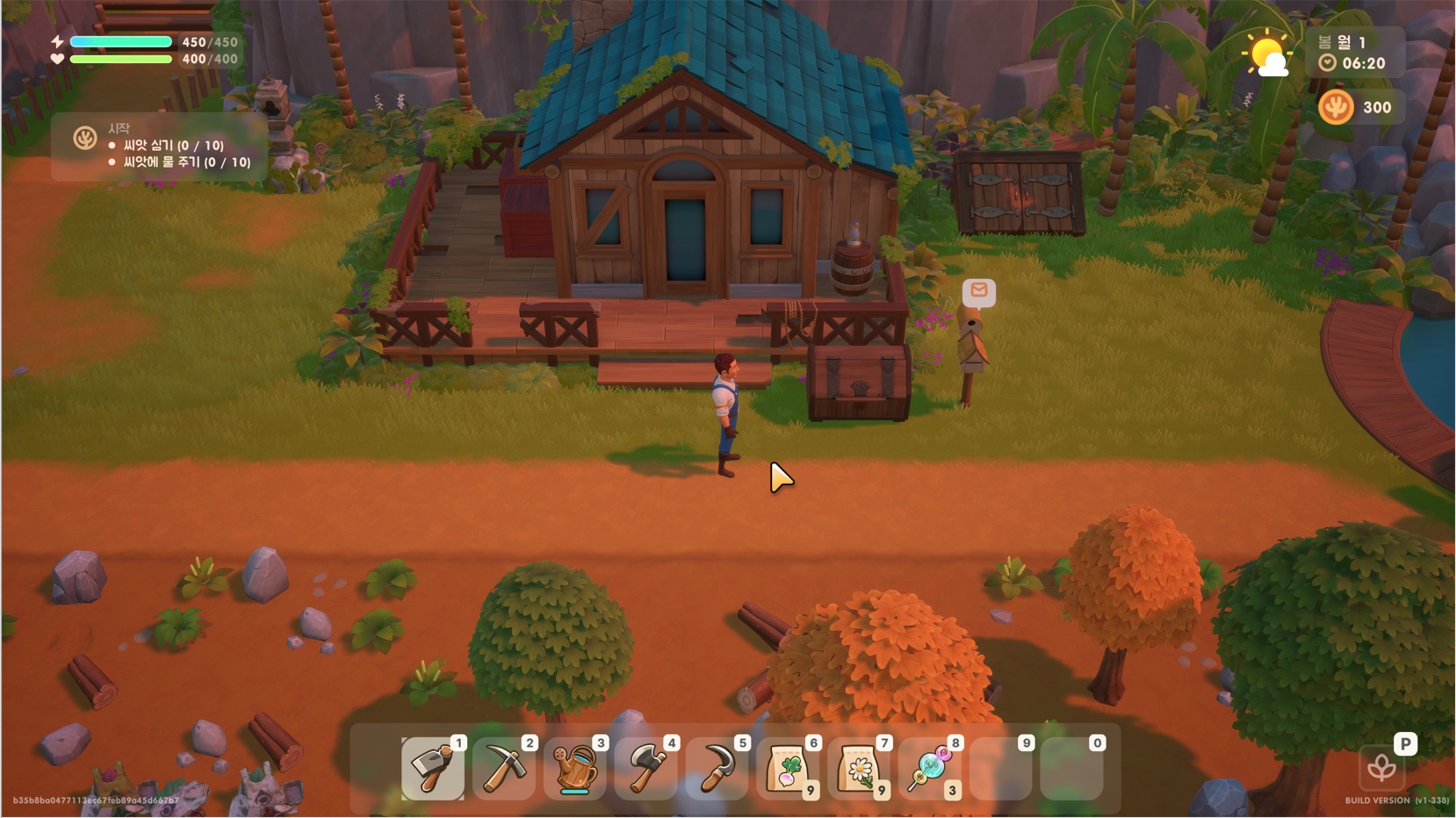Choose the candy skewer item slot
Screen dimensions: 1456x818
coord(931,769)
